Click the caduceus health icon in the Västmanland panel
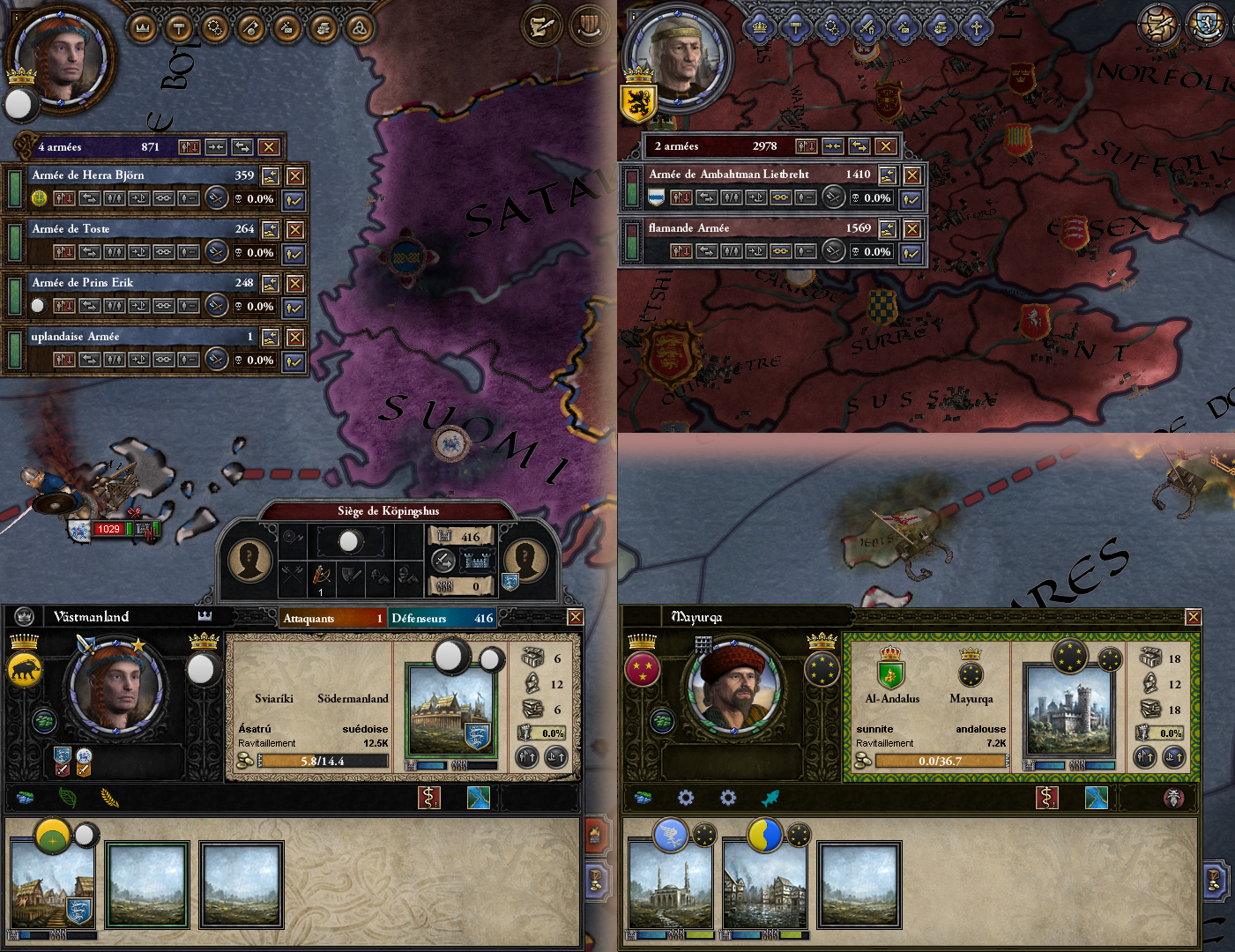This screenshot has height=952, width=1235. [431, 798]
